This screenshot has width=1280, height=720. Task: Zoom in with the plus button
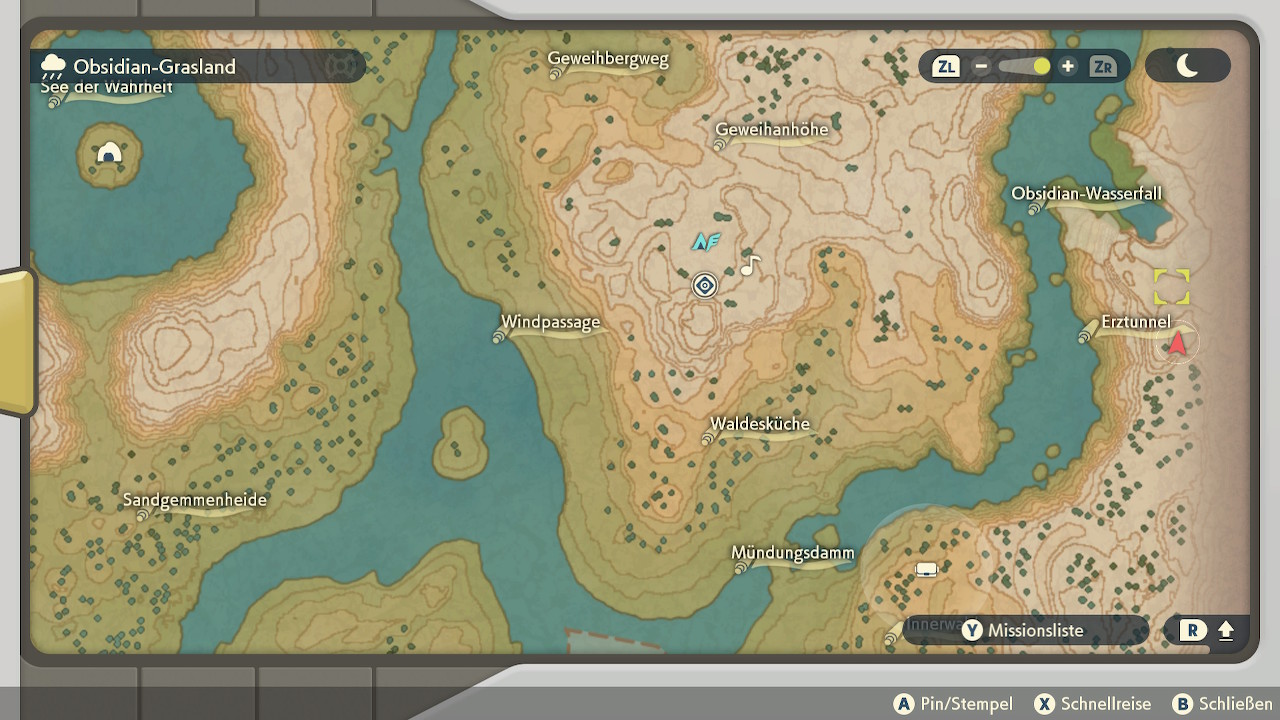(1068, 67)
